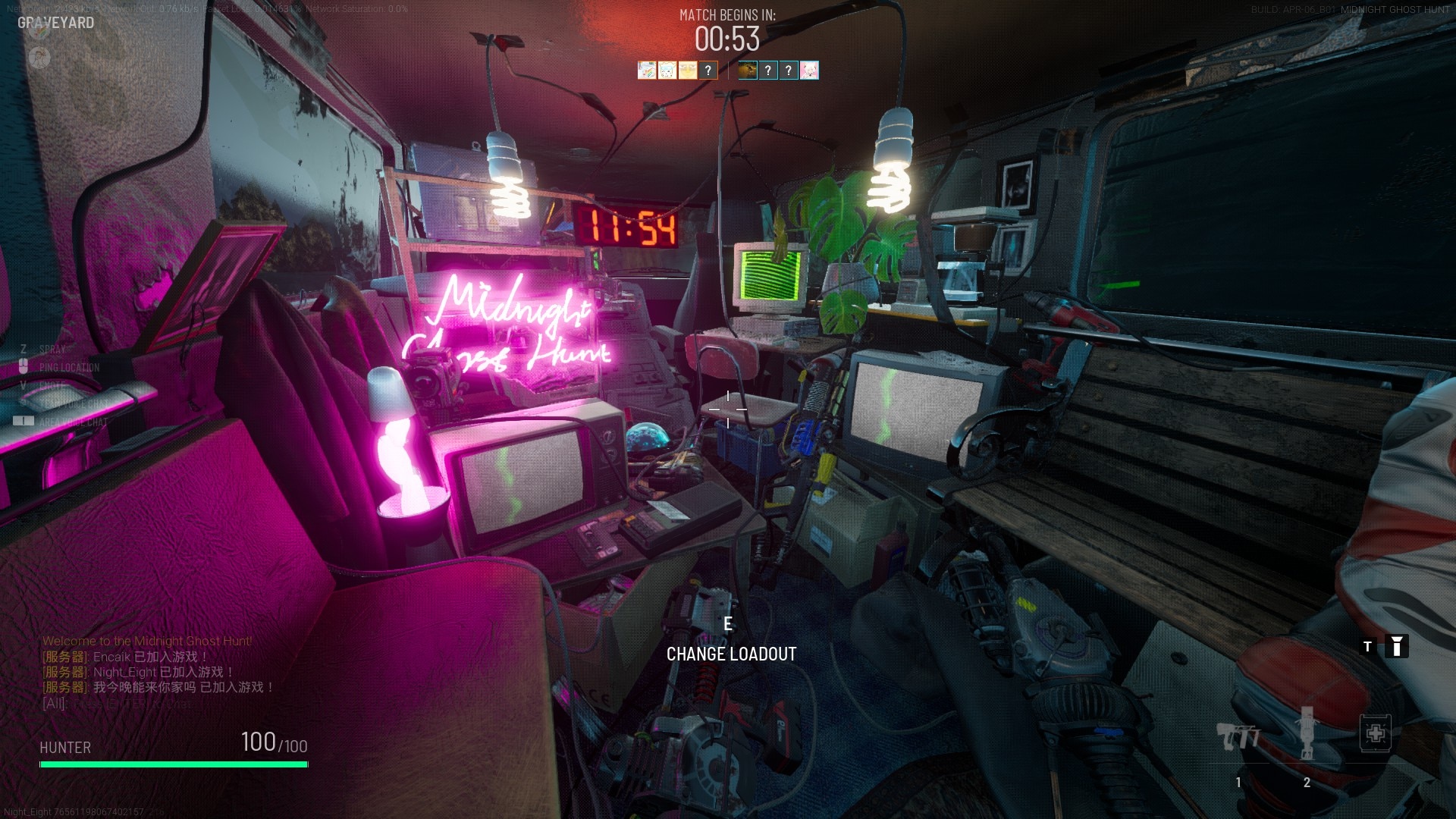Choose the dark yellow scene avatar on blue team
The height and width of the screenshot is (819, 1456).
point(748,71)
